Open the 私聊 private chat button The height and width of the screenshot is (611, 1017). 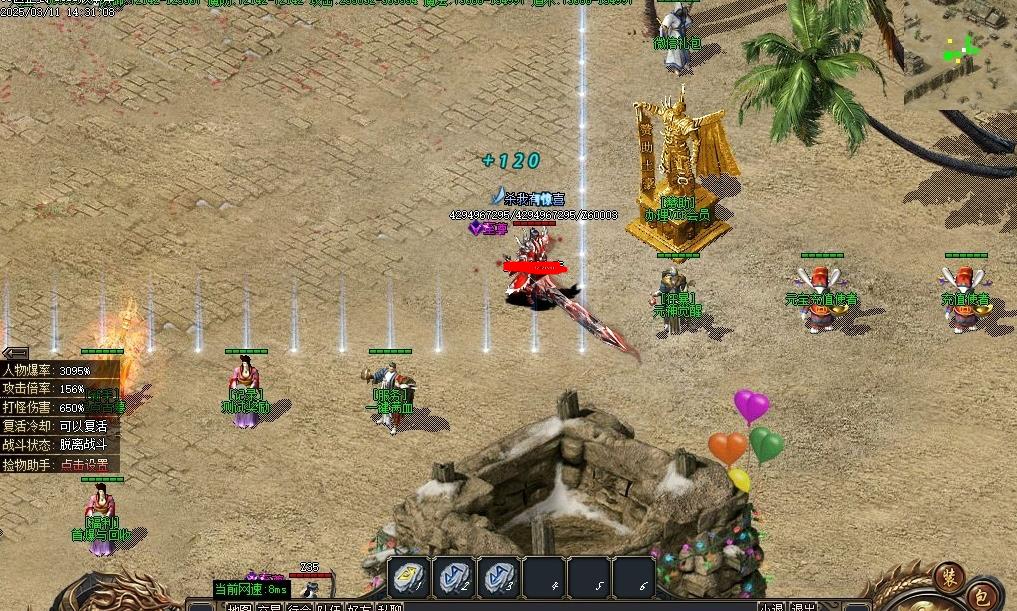[x=389, y=606]
